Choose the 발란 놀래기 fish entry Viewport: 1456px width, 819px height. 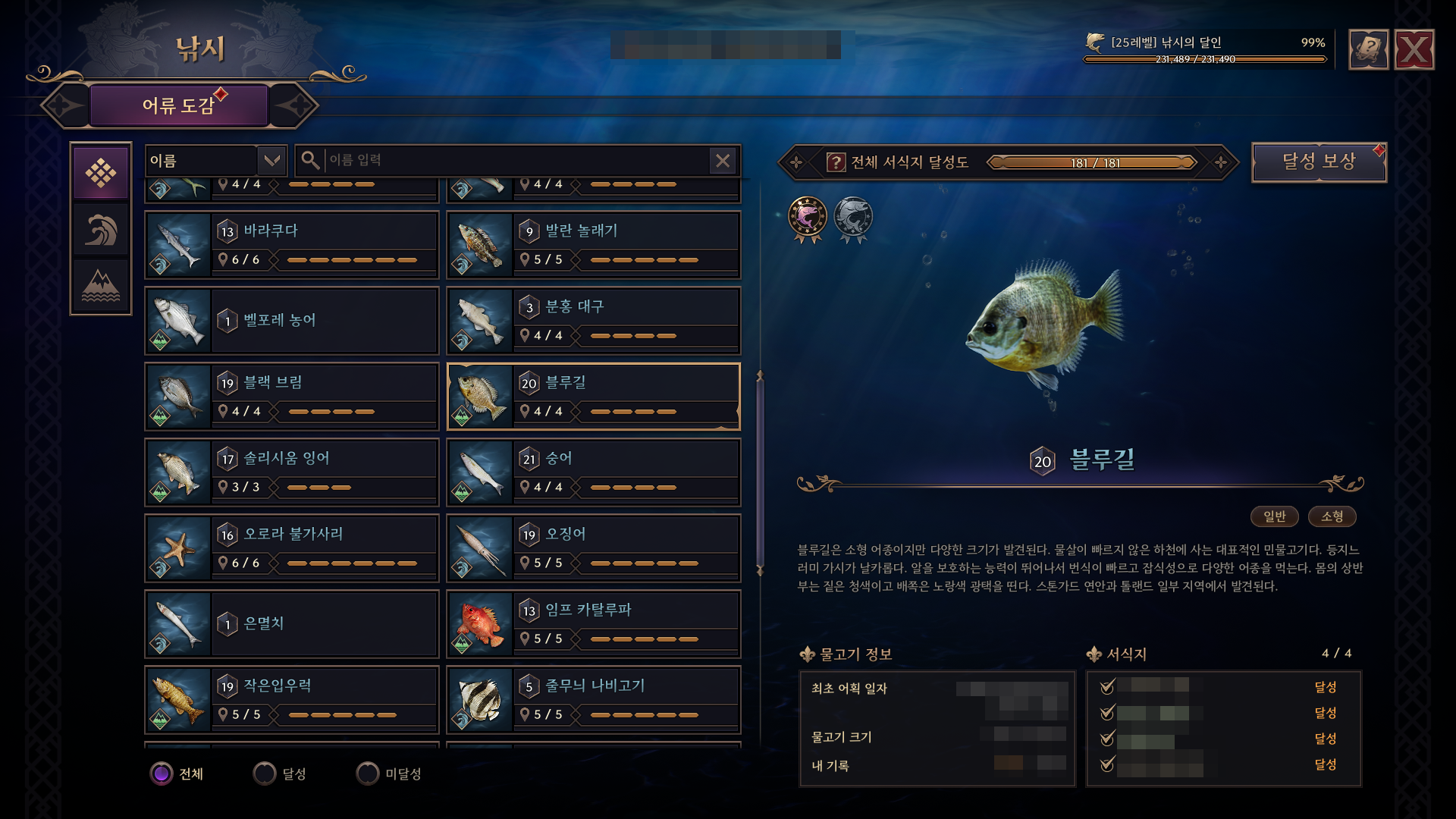593,245
